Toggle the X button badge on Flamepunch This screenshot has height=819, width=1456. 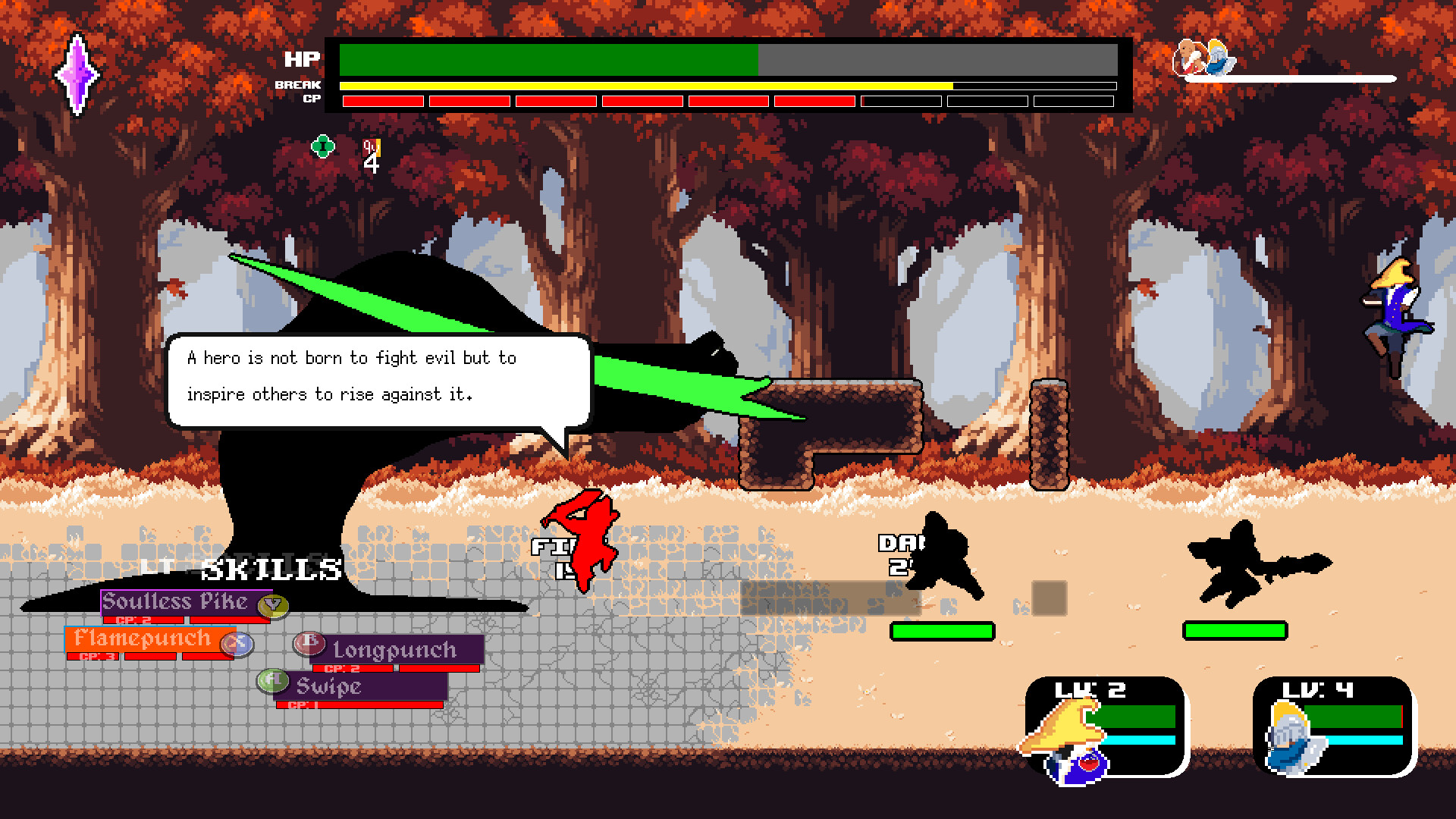(237, 644)
